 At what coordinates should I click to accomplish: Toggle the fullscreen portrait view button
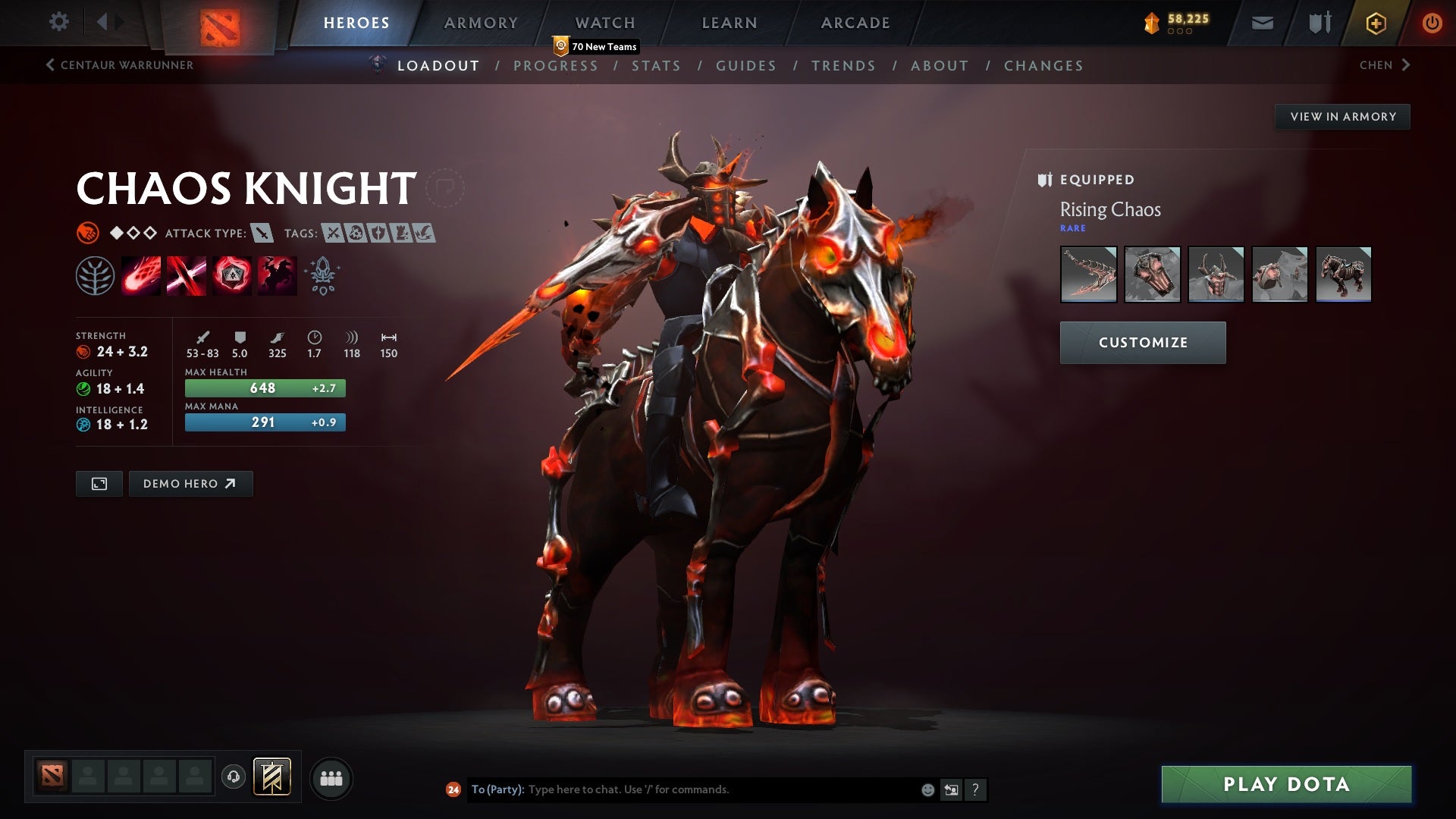[x=99, y=483]
